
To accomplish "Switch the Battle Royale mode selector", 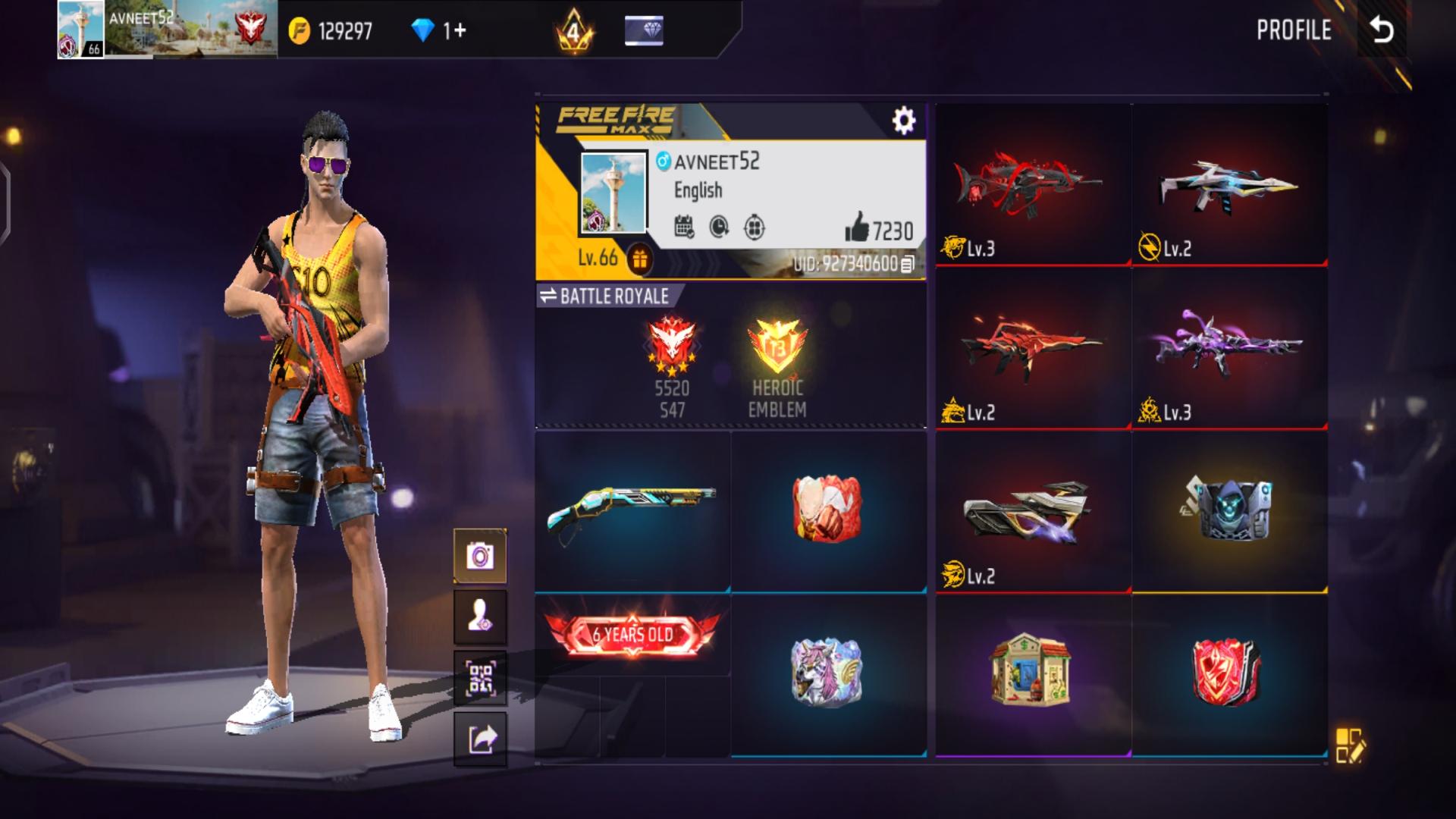I will 604,297.
